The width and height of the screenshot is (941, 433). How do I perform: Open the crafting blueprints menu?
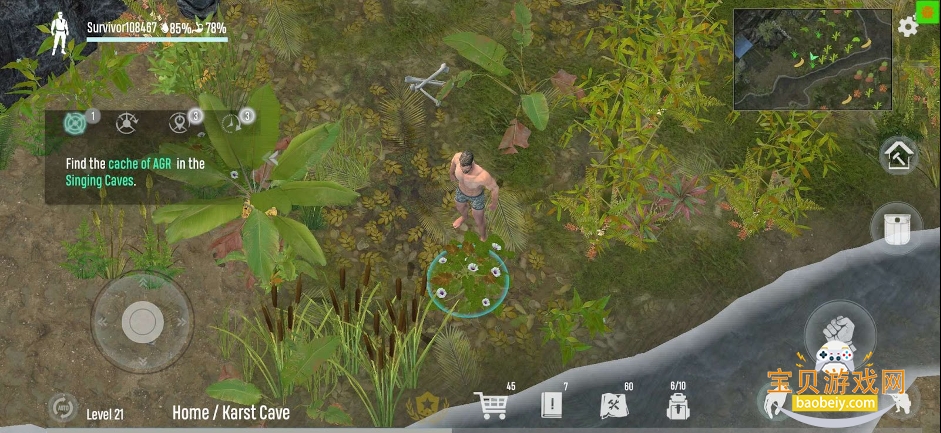[612, 405]
